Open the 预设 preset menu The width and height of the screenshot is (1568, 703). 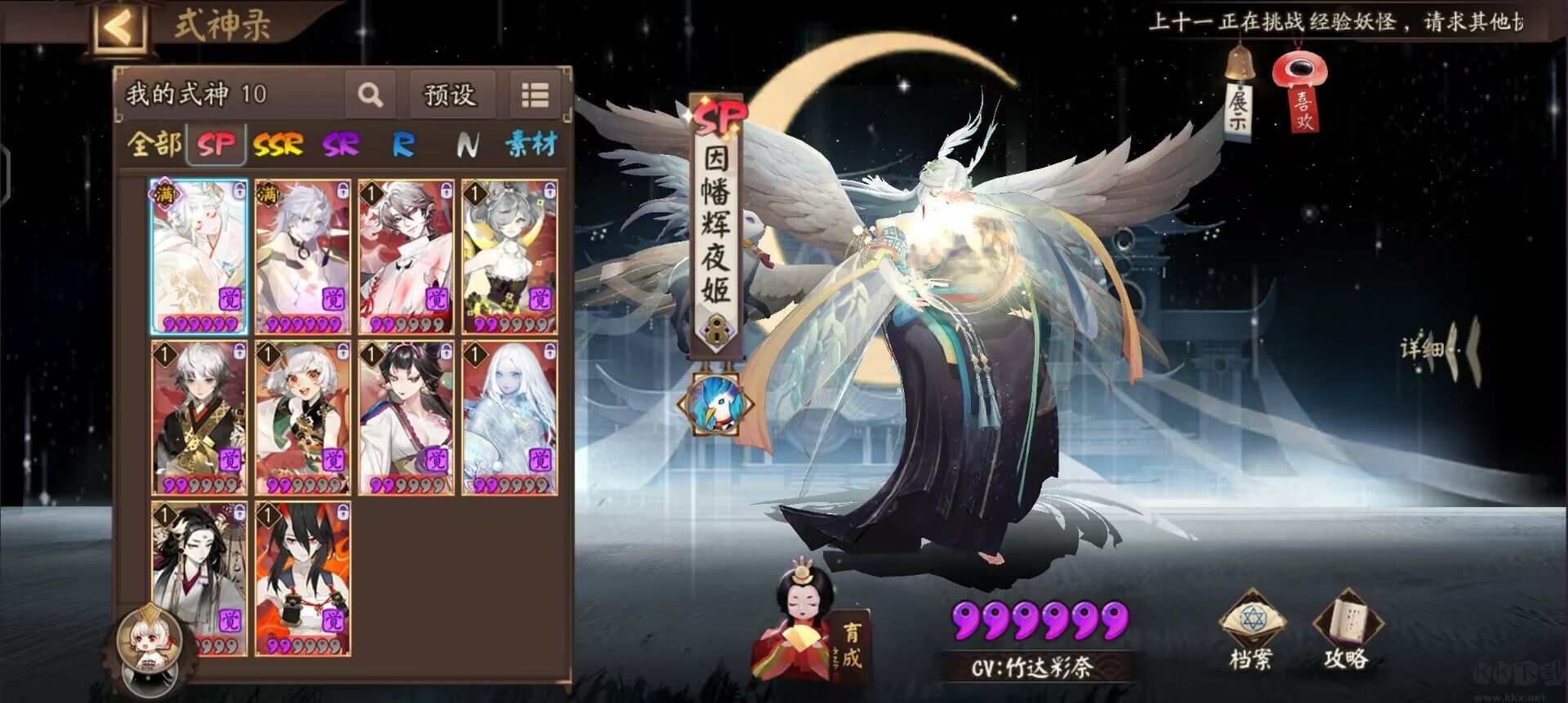[x=450, y=95]
